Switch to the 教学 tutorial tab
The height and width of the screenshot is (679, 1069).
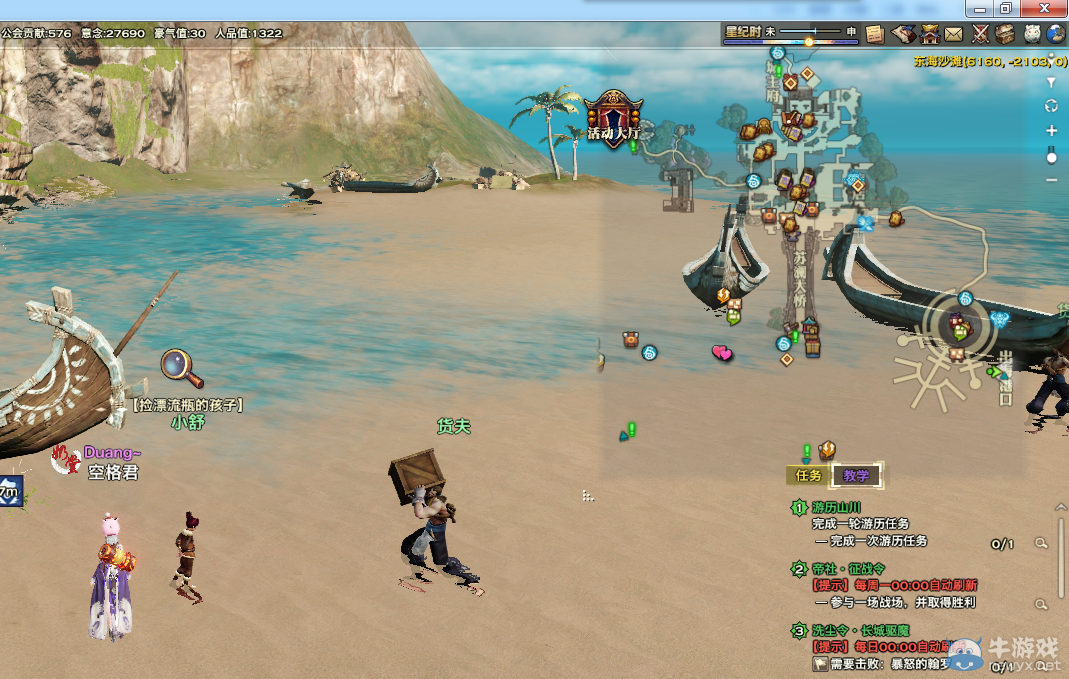click(x=856, y=475)
